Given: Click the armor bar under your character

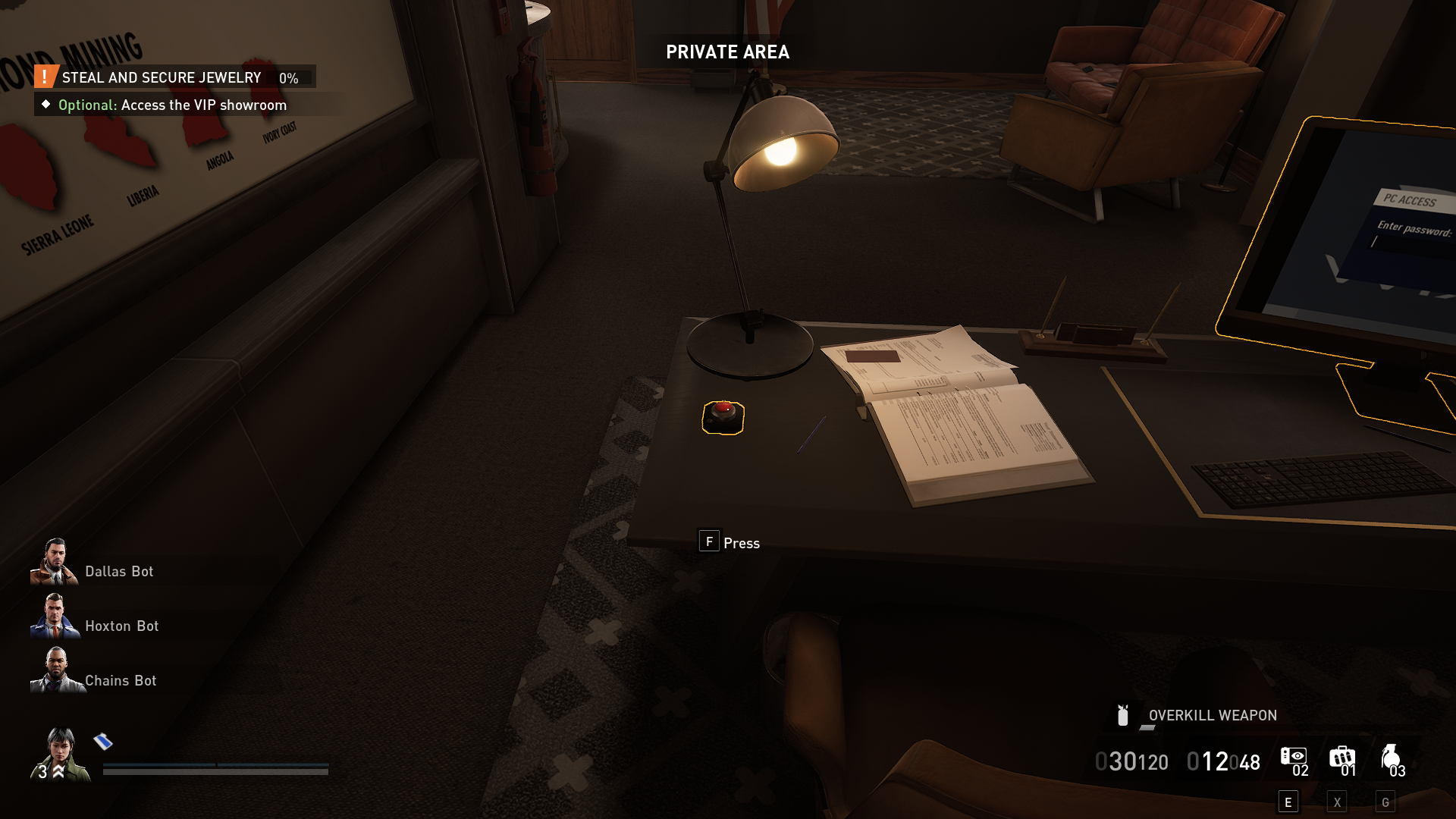Looking at the screenshot, I should click(215, 766).
